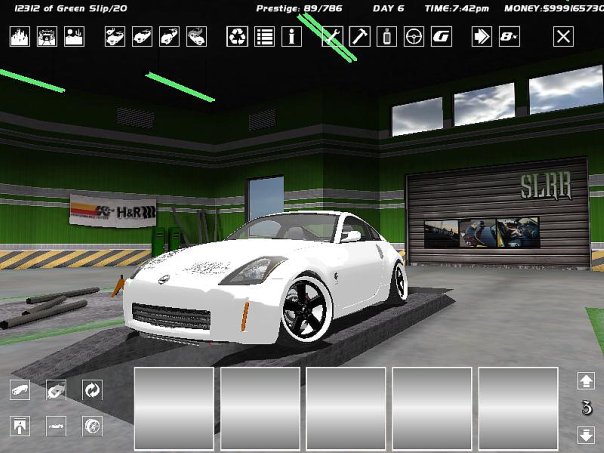Viewport: 604px width, 453px height.
Task: Close the garage with the X button
Action: click(x=564, y=38)
